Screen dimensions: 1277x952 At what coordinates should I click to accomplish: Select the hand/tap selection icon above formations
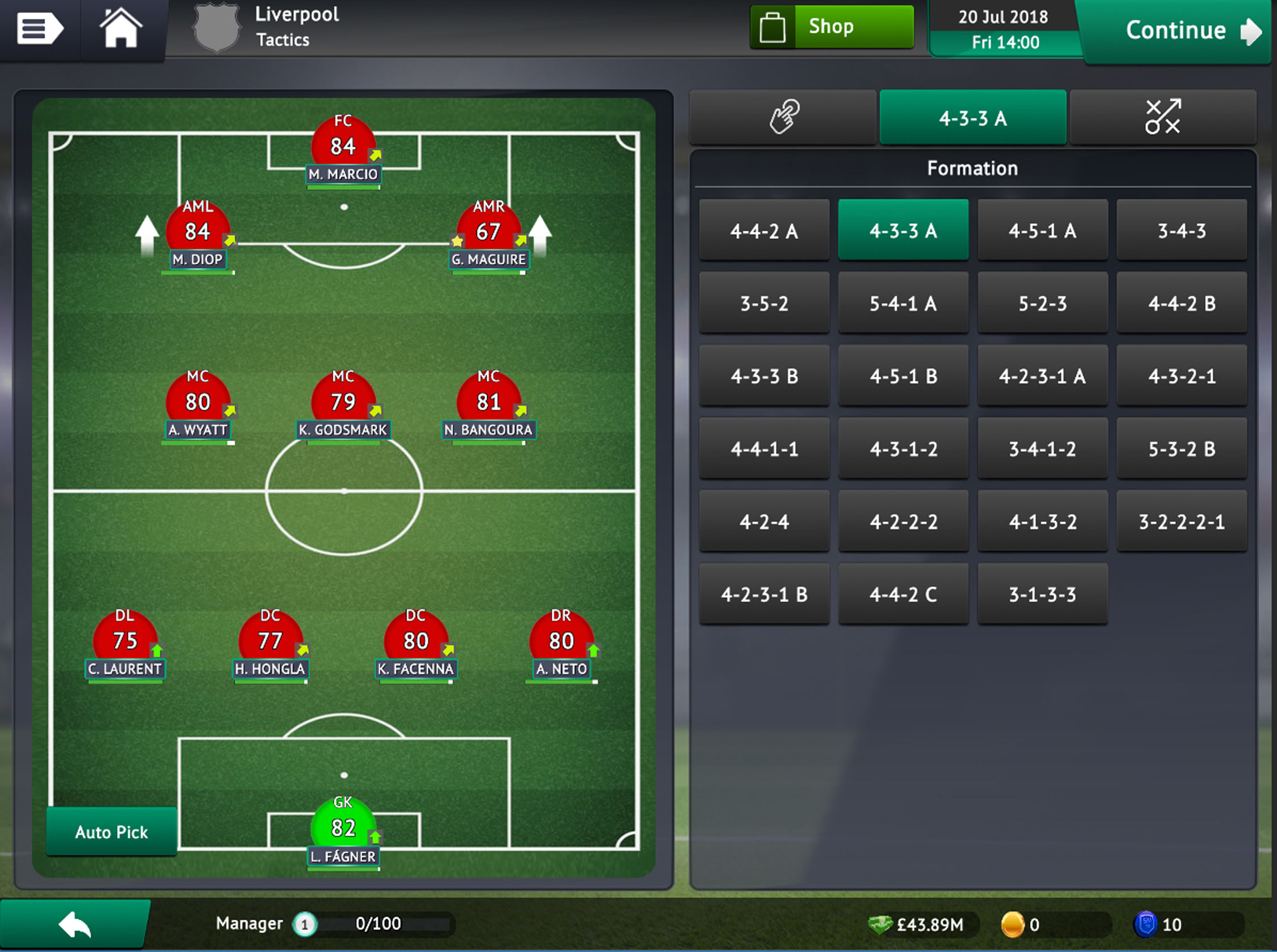(784, 117)
